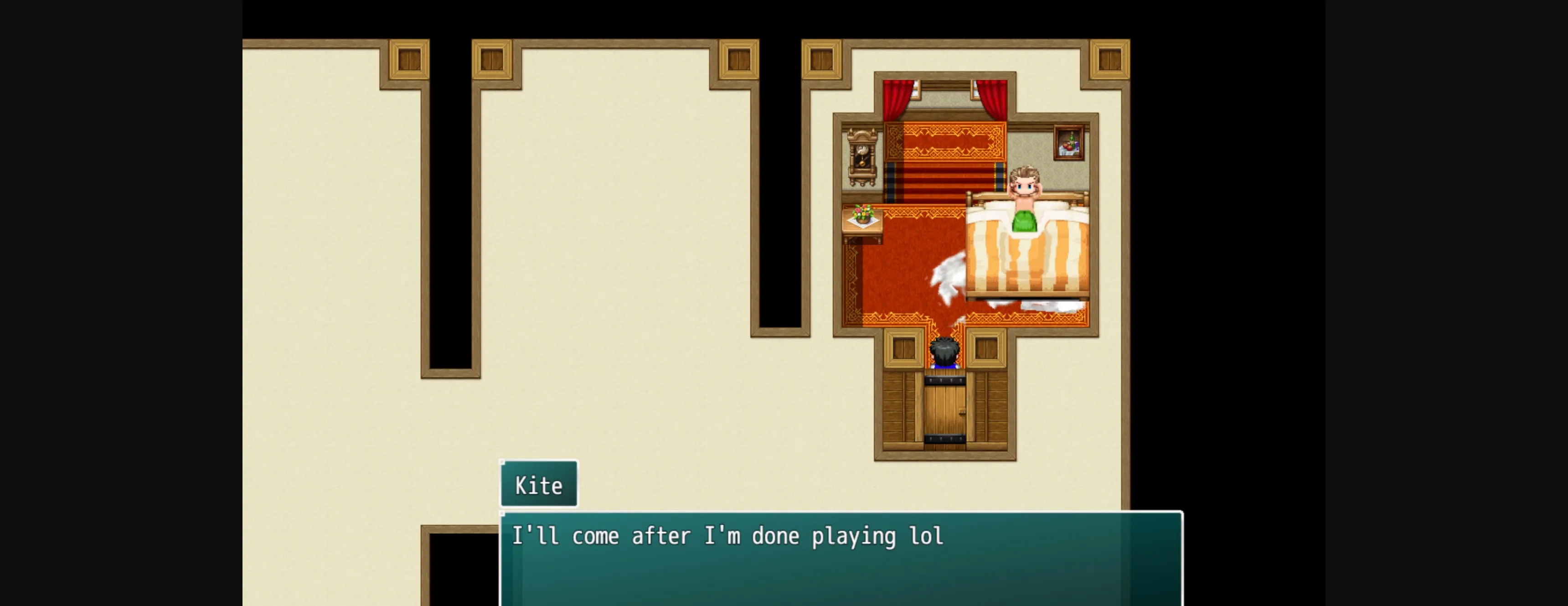Click the dialogue line about done playing
This screenshot has height=606, width=1568.
pos(727,536)
